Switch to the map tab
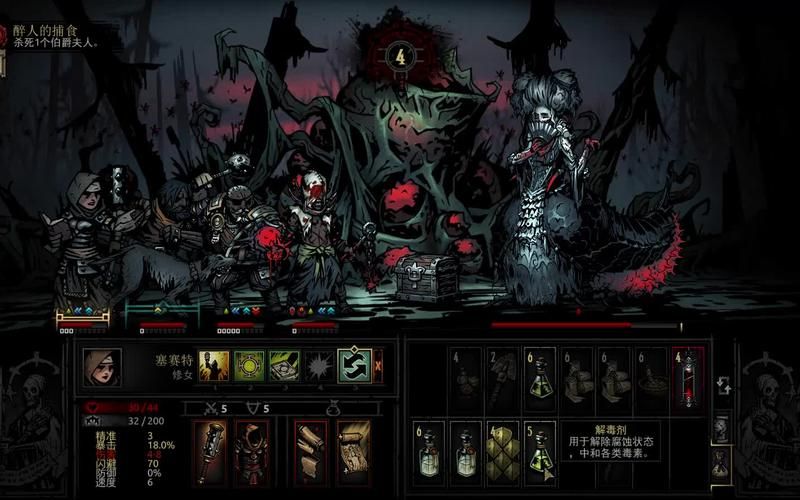The height and width of the screenshot is (500, 800). [x=721, y=430]
